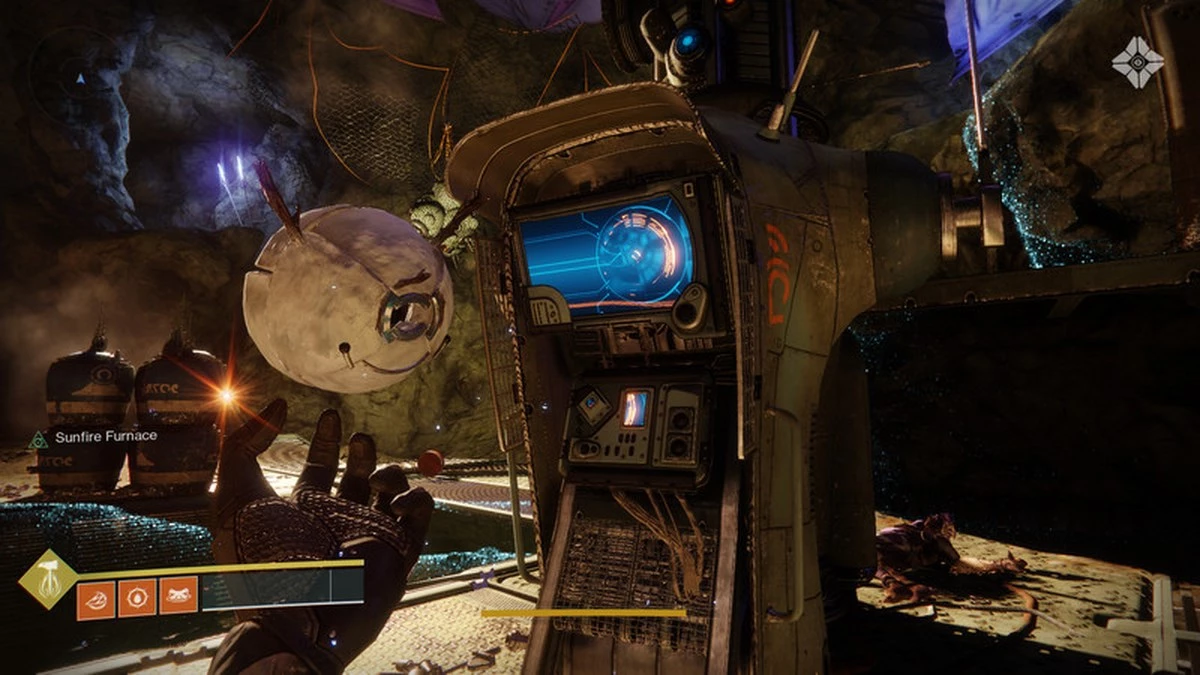Click the Sunfire Furnace buff icon
This screenshot has width=1200, height=675.
39,438
